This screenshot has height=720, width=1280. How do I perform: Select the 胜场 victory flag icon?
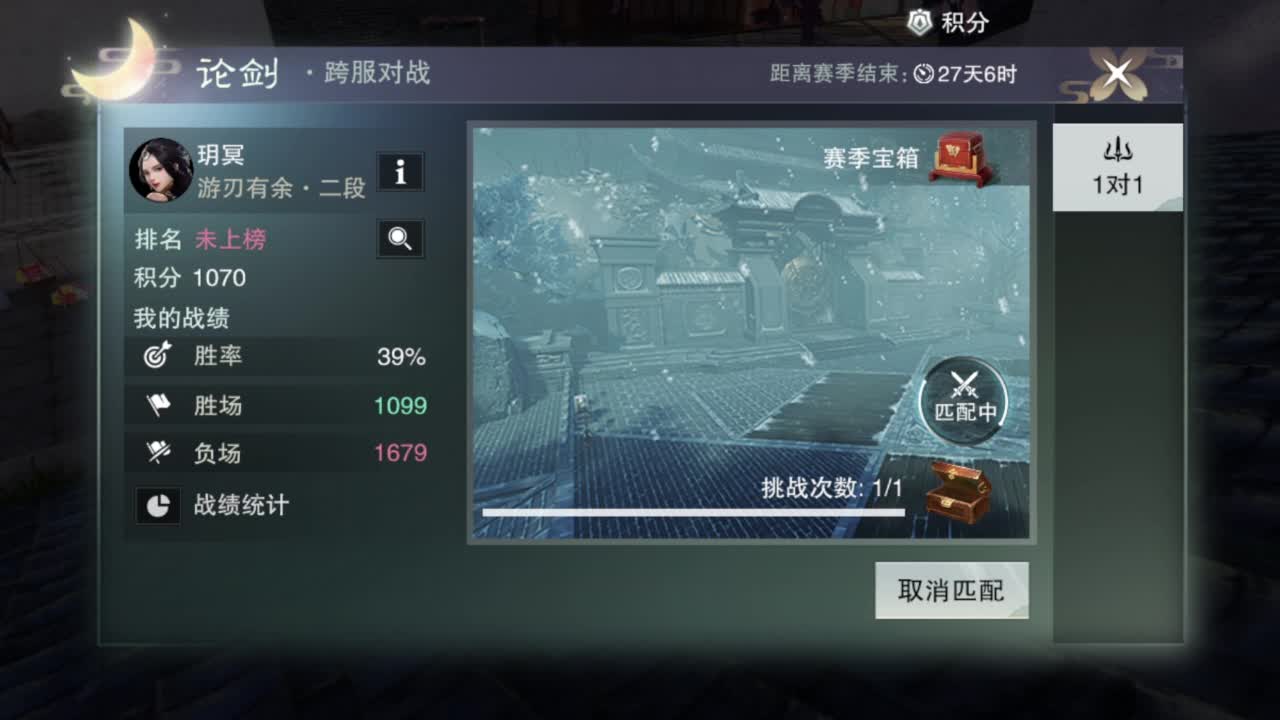157,404
